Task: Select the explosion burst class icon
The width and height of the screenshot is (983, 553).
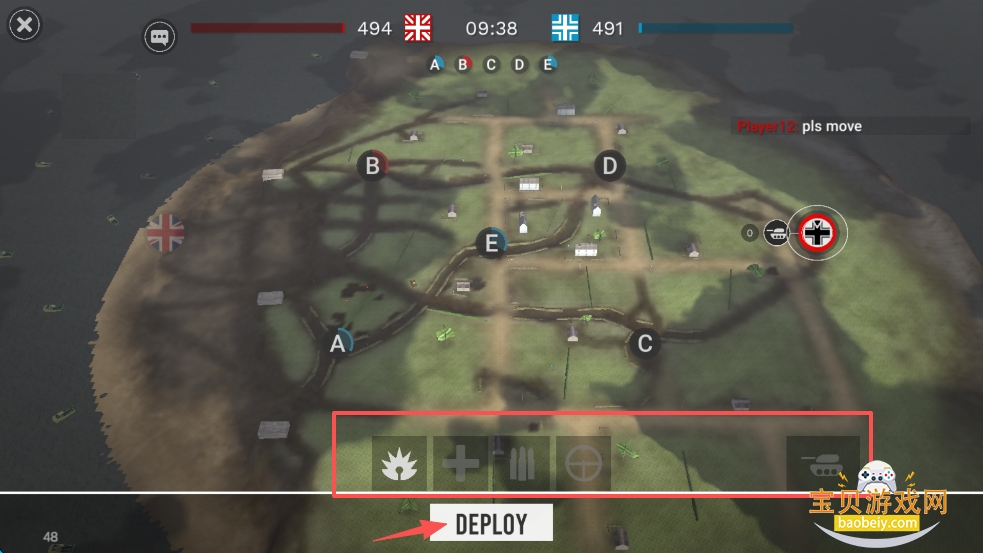Action: point(399,463)
